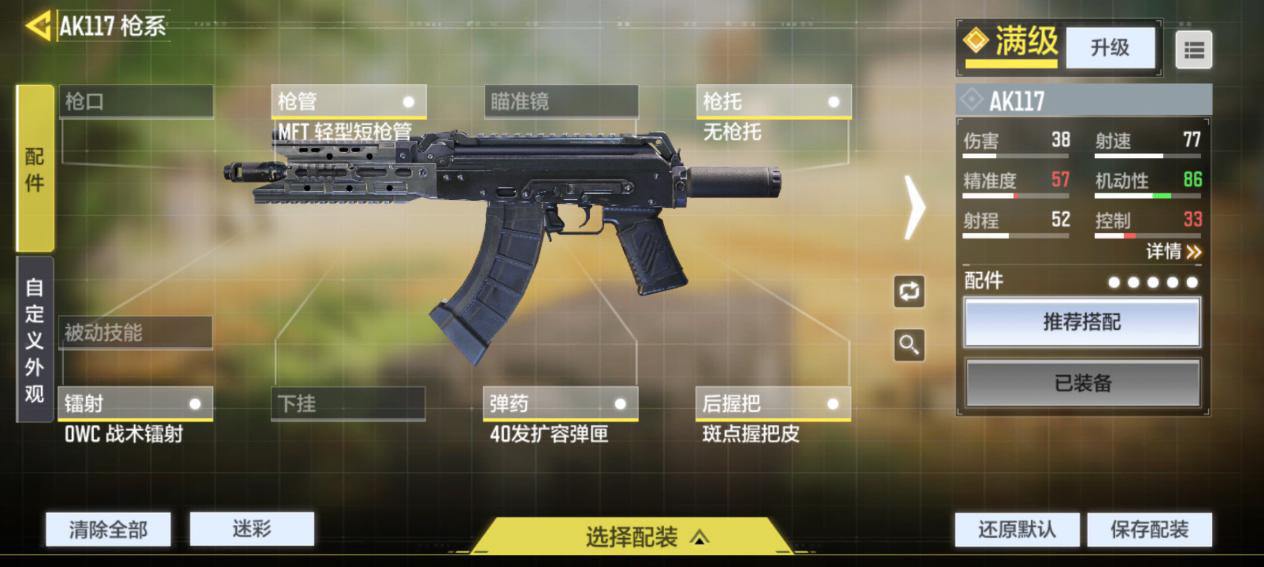Screen dimensions: 1264x567
Task: Go back using the yellow arrow
Action: 39,26
